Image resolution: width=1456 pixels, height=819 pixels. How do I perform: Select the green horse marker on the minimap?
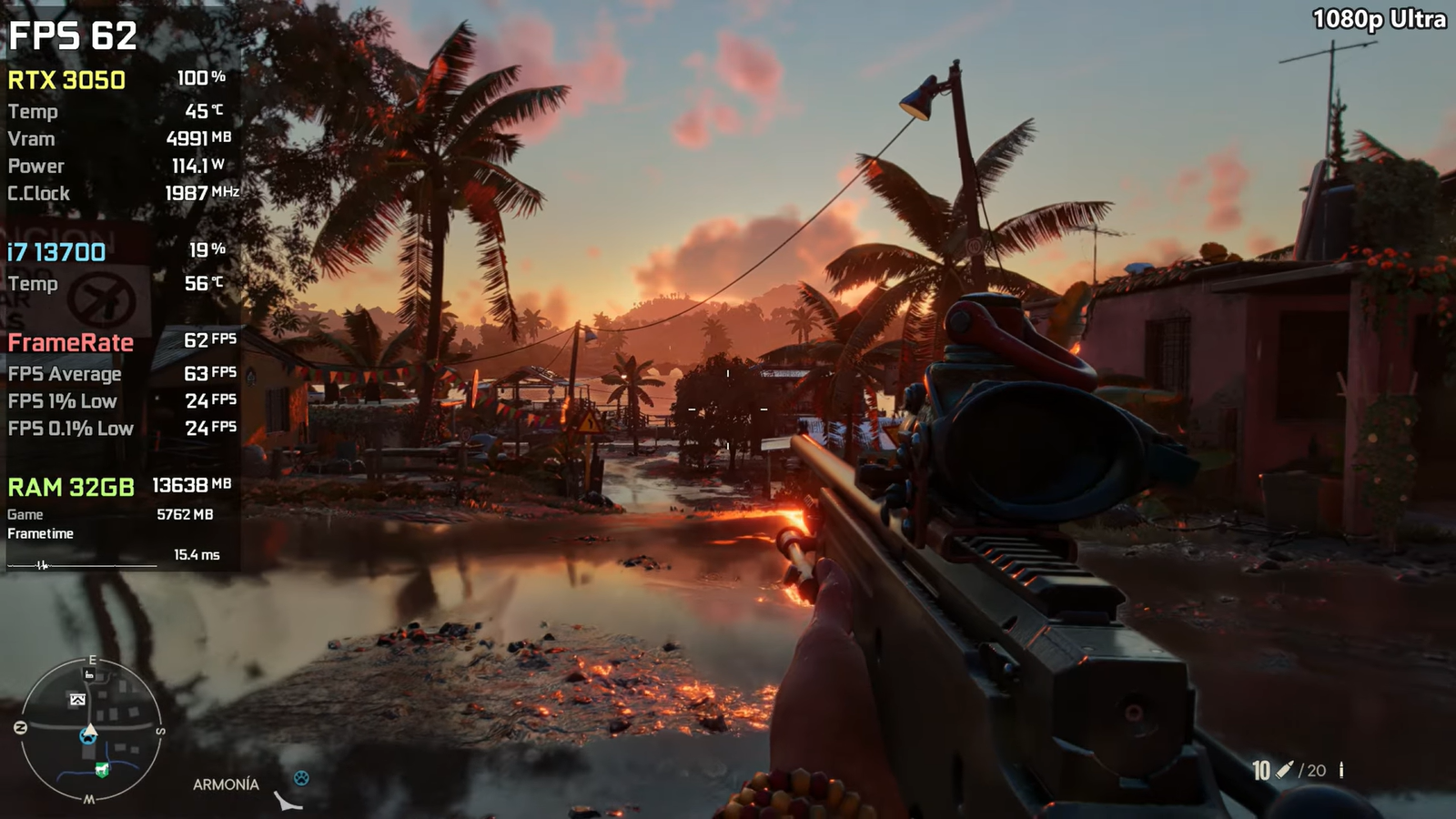click(x=102, y=770)
